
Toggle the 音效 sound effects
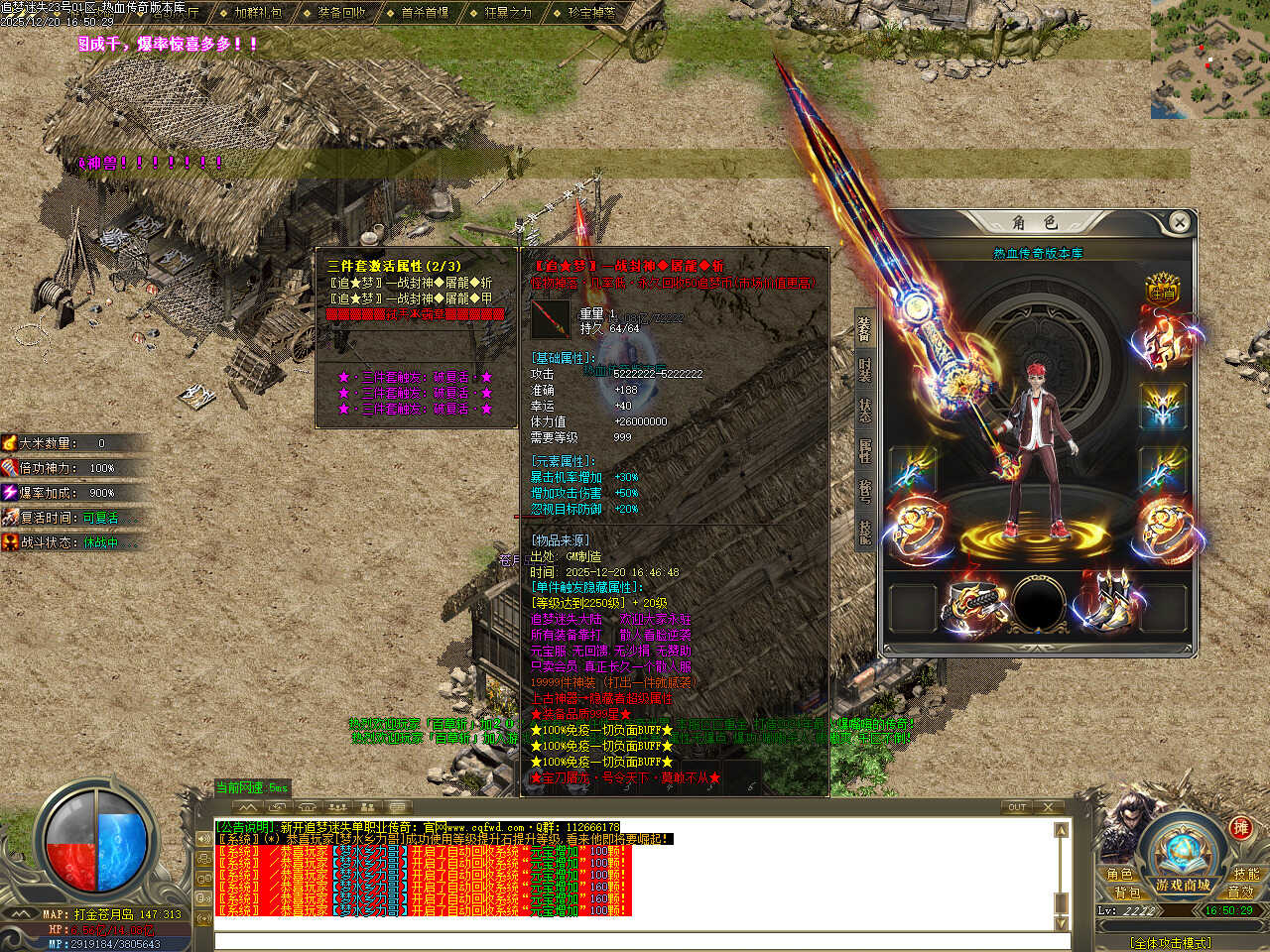(1241, 892)
